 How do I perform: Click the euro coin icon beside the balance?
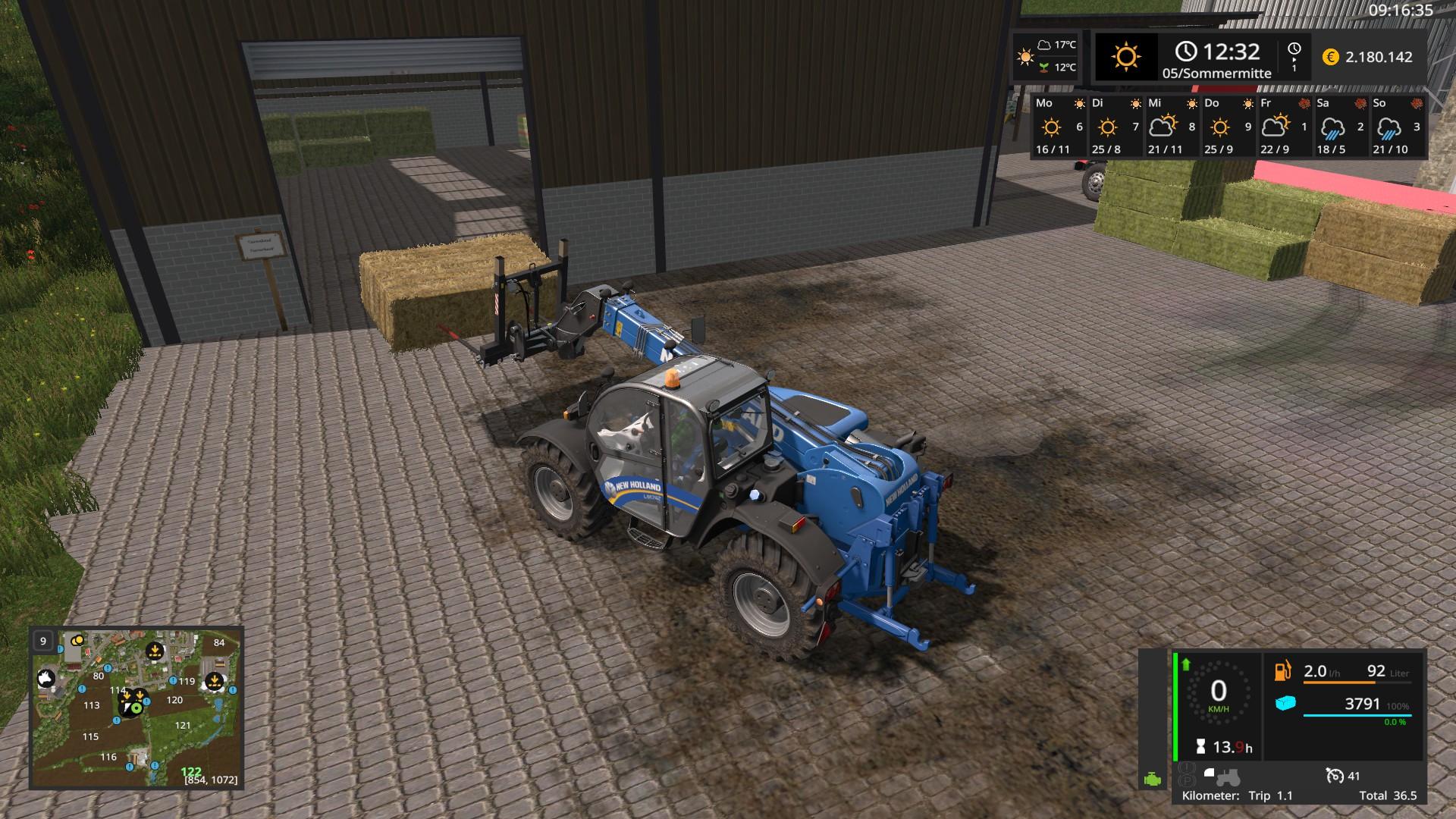[x=1331, y=57]
